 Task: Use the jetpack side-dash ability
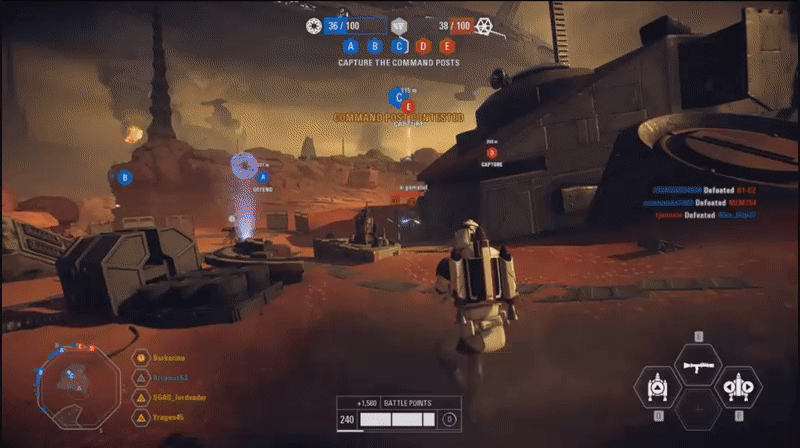[739, 388]
